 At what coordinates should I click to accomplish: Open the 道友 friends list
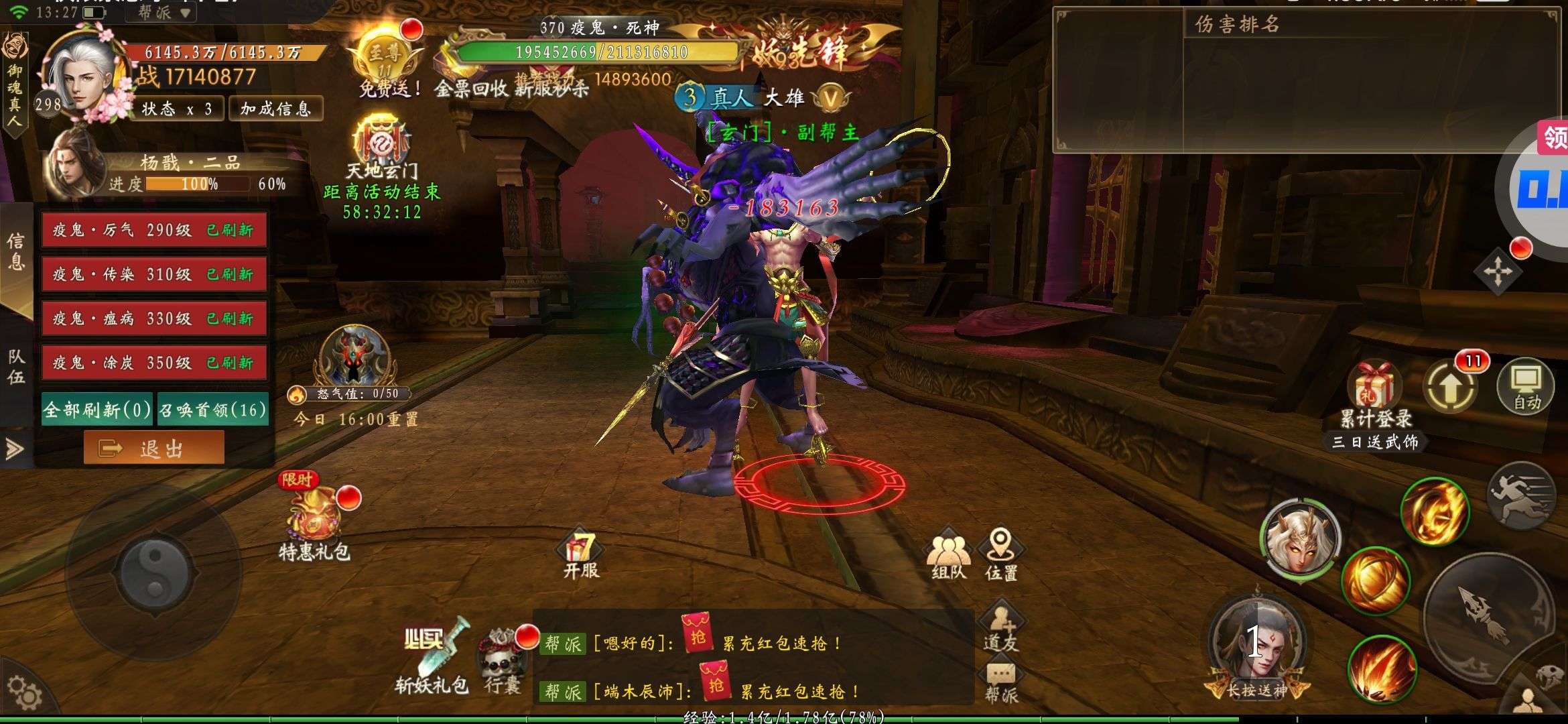(1000, 627)
